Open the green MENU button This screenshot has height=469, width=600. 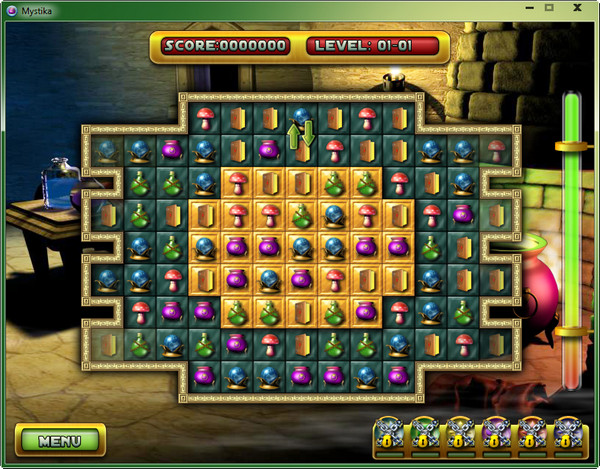coord(60,439)
